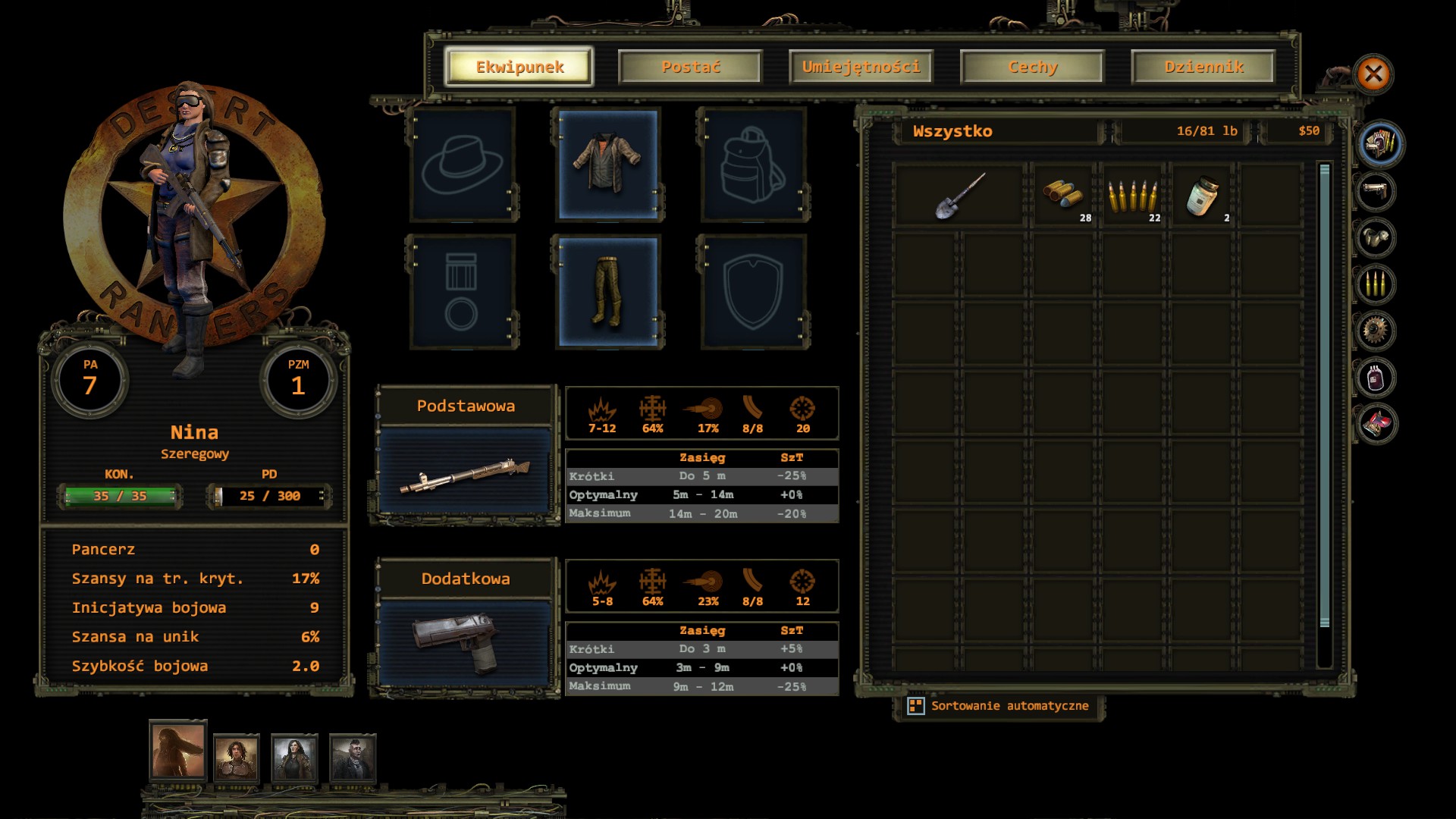
Task: Show the Cechy tab
Action: [1032, 67]
